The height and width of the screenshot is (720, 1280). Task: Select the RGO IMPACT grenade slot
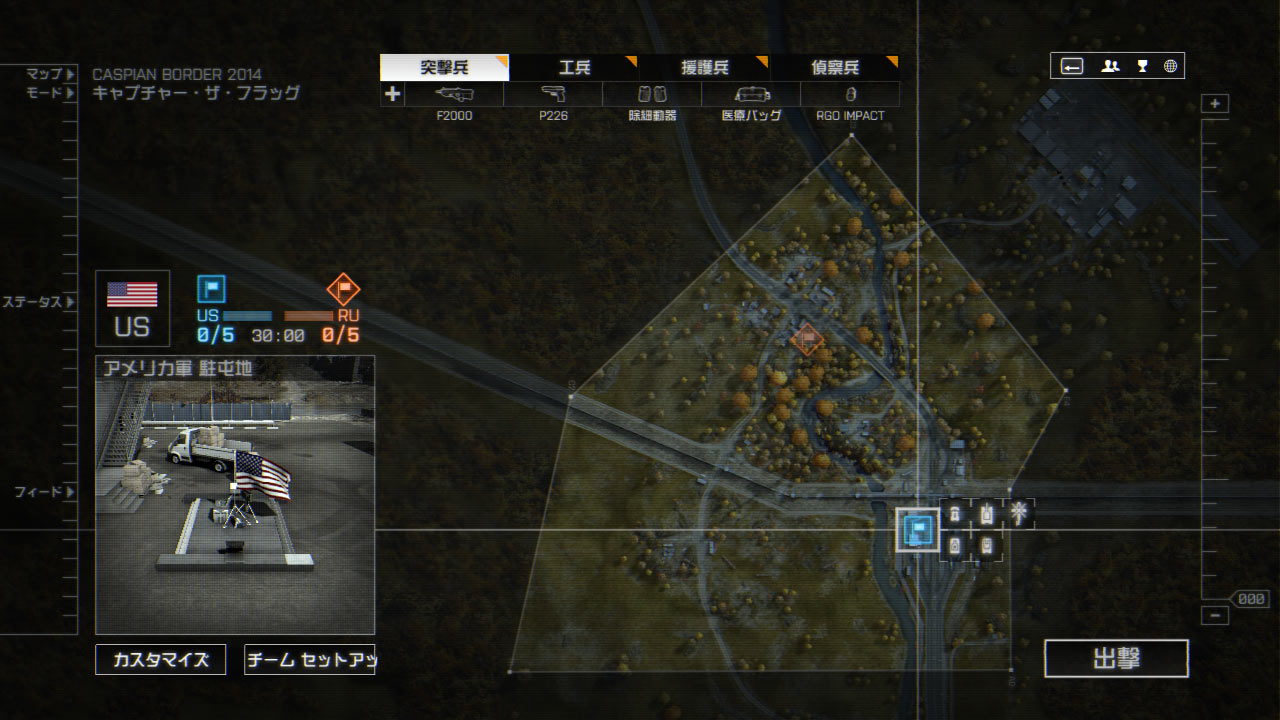click(x=850, y=95)
